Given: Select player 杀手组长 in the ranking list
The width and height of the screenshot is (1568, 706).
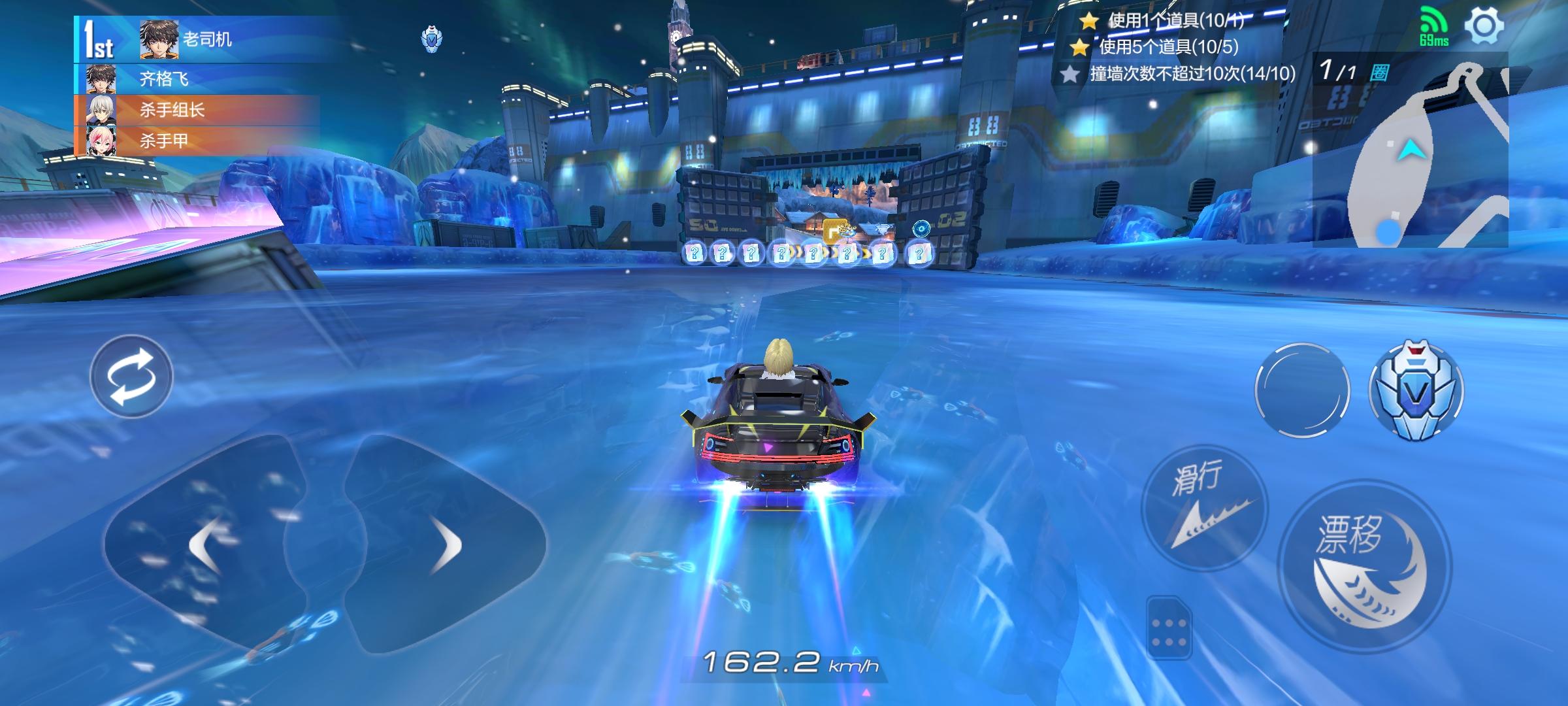Looking at the screenshot, I should click(171, 110).
